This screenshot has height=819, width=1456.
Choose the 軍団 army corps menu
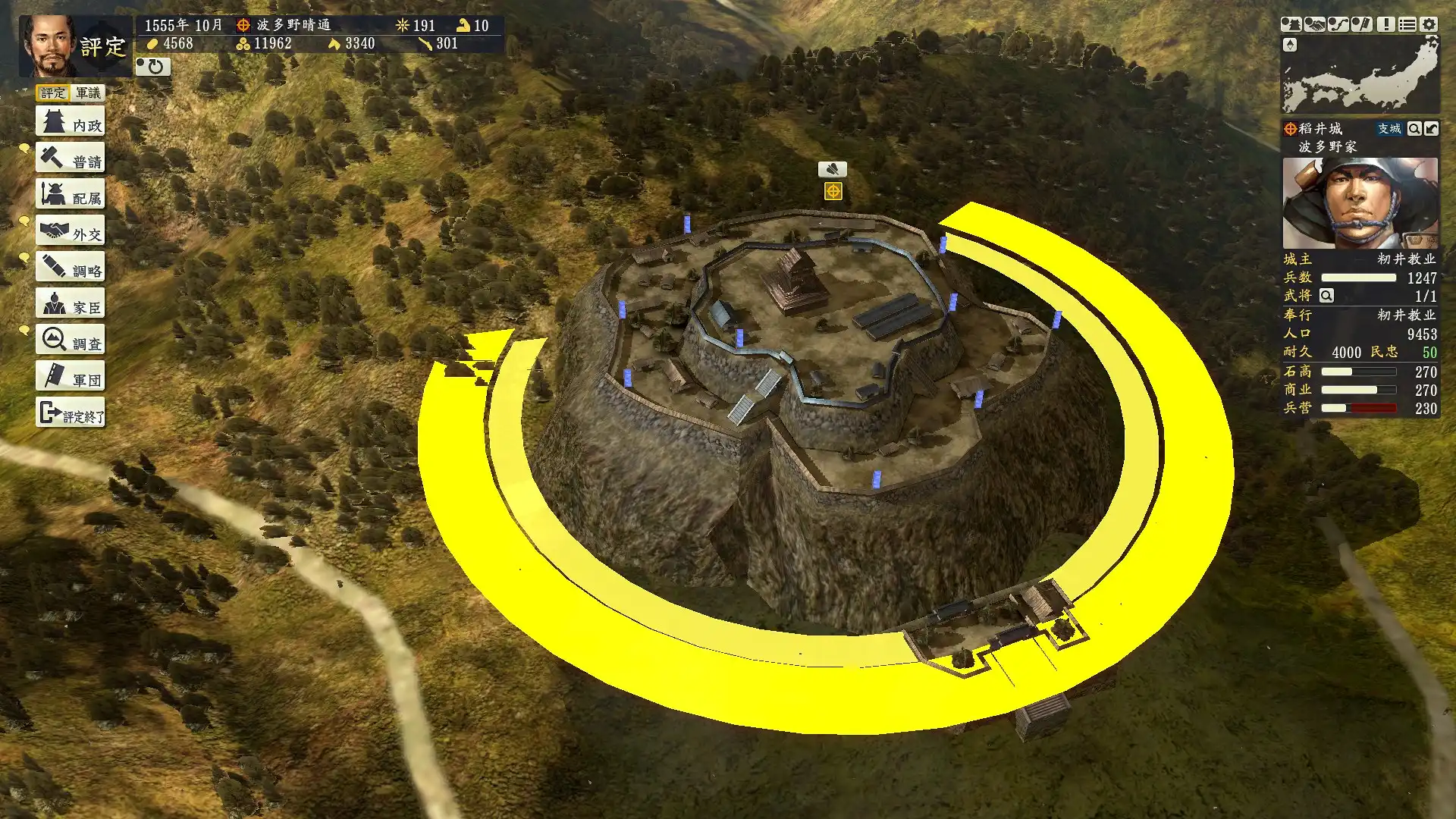click(x=70, y=377)
